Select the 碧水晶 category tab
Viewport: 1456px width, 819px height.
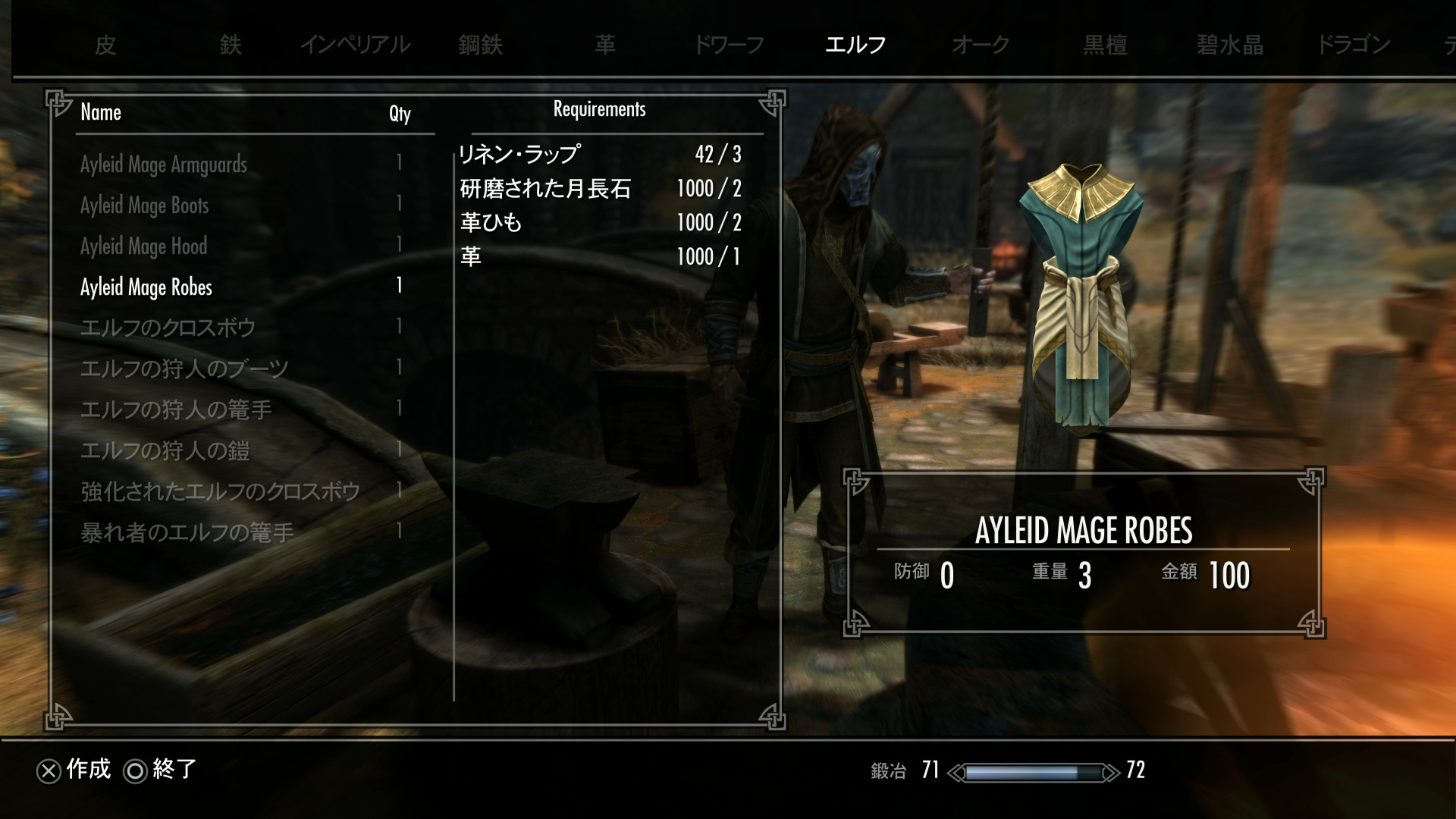pyautogui.click(x=1230, y=45)
